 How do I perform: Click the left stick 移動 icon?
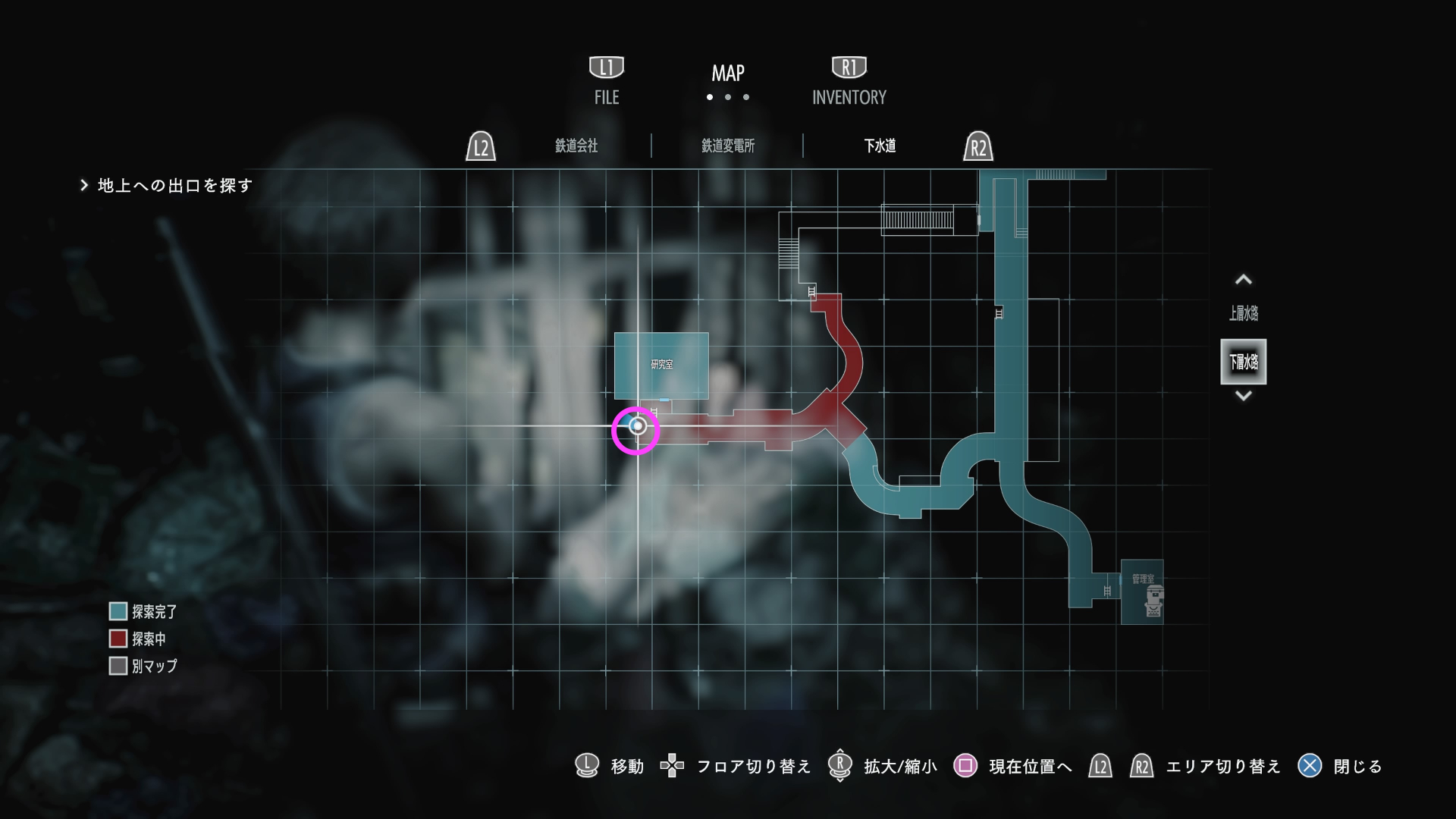pos(585,766)
